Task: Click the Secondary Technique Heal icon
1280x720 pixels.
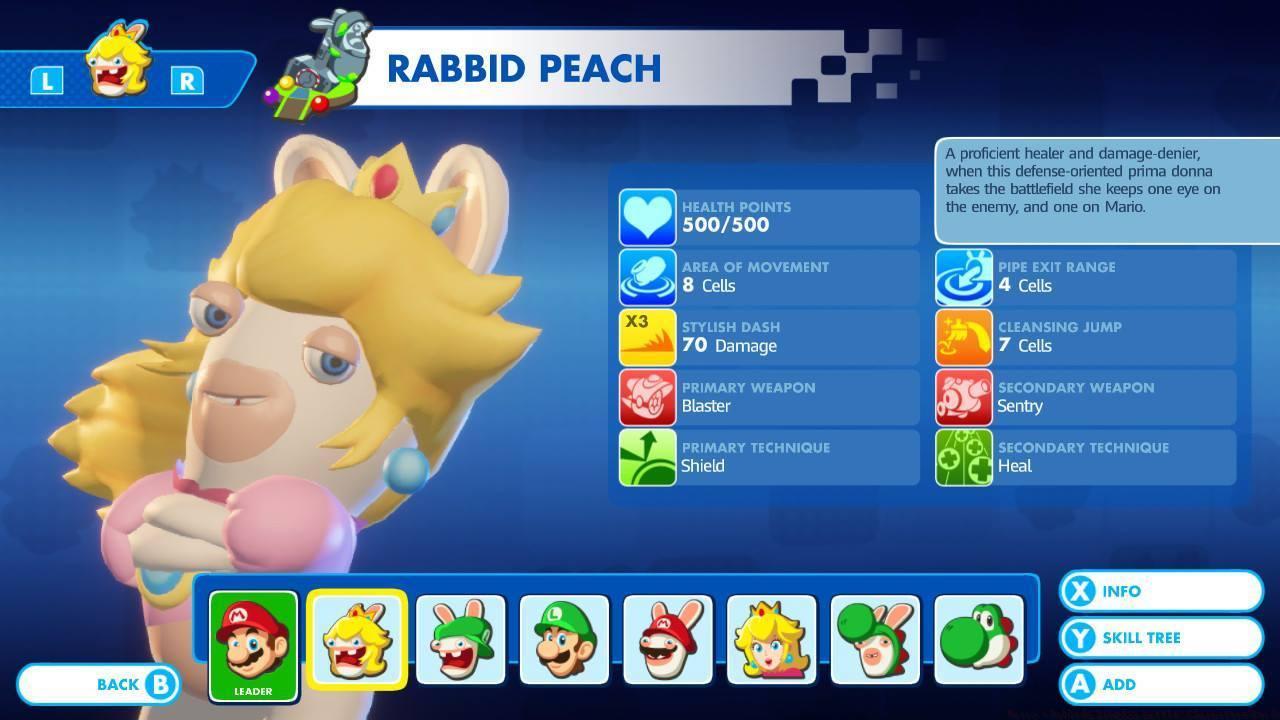Action: click(x=963, y=457)
